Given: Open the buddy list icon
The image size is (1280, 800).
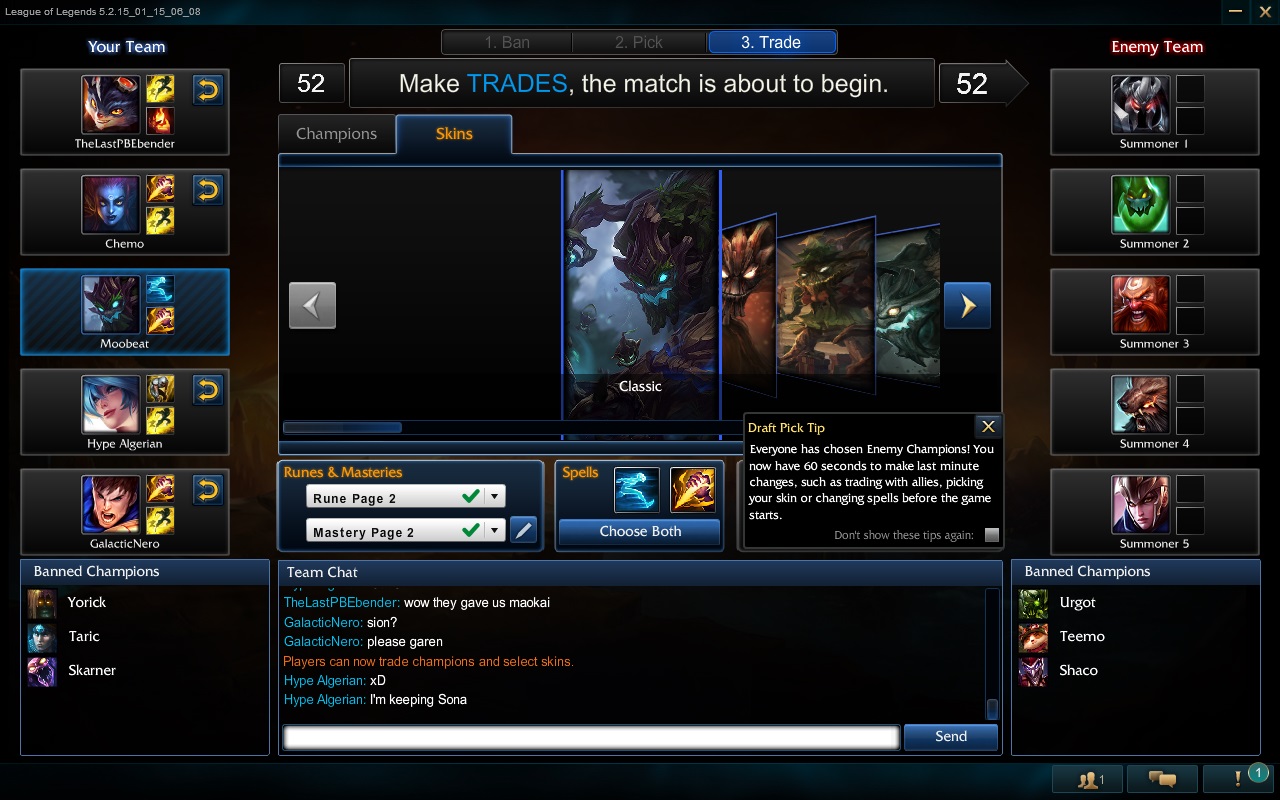Looking at the screenshot, I should tap(1085, 778).
